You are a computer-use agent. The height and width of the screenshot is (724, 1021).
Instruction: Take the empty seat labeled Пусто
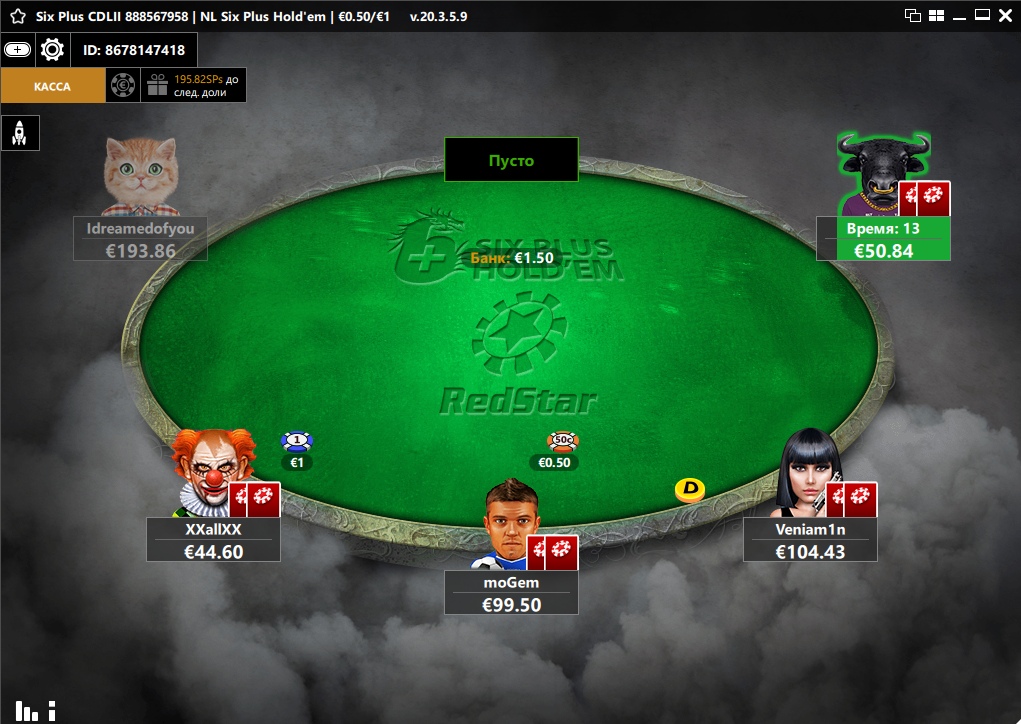pos(511,160)
